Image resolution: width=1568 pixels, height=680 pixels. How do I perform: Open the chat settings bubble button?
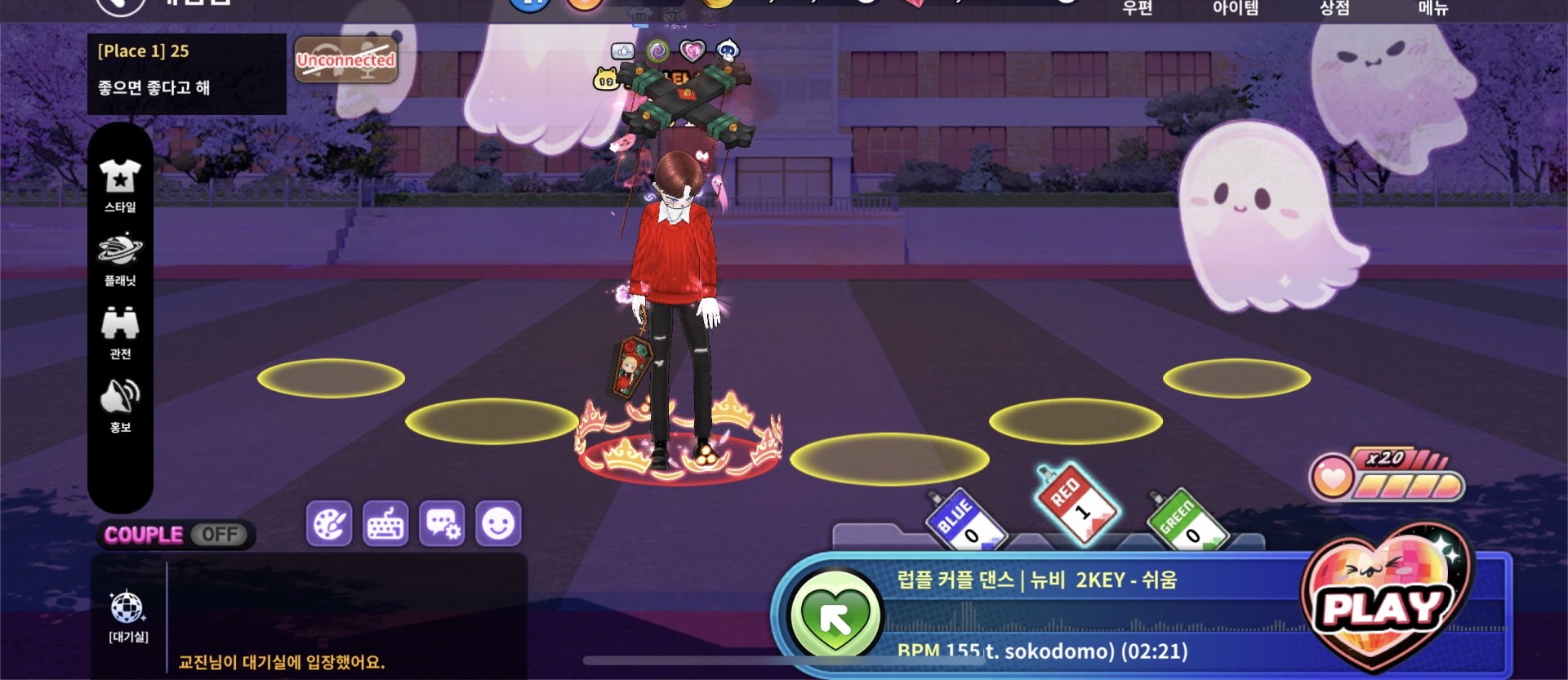442,523
